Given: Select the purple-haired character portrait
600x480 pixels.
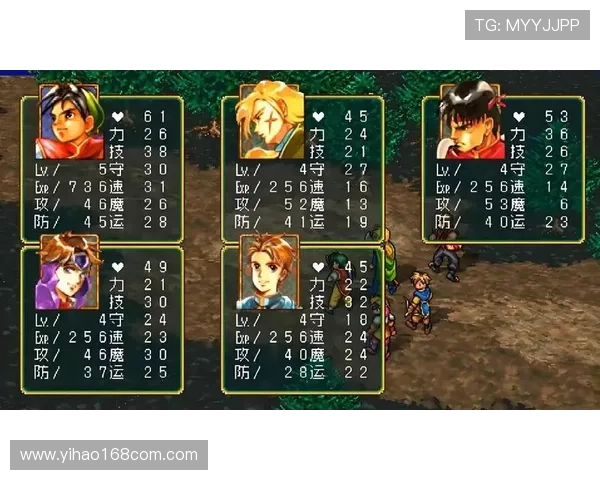Looking at the screenshot, I should pyautogui.click(x=69, y=273).
